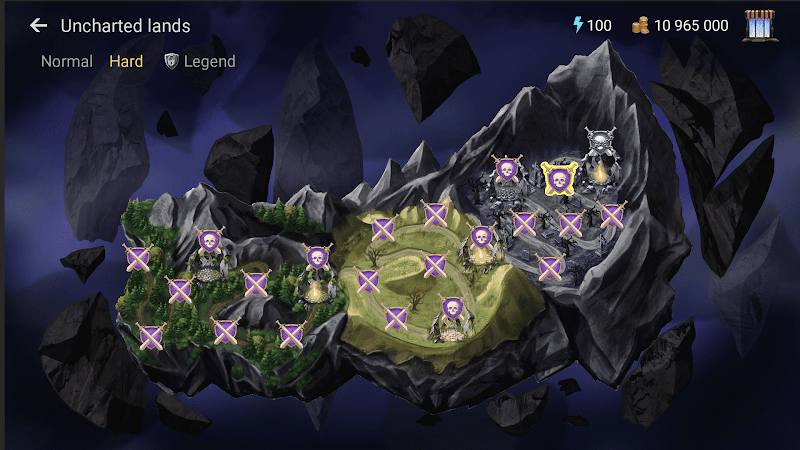
Task: Go back using the arrow button
Action: (39, 26)
